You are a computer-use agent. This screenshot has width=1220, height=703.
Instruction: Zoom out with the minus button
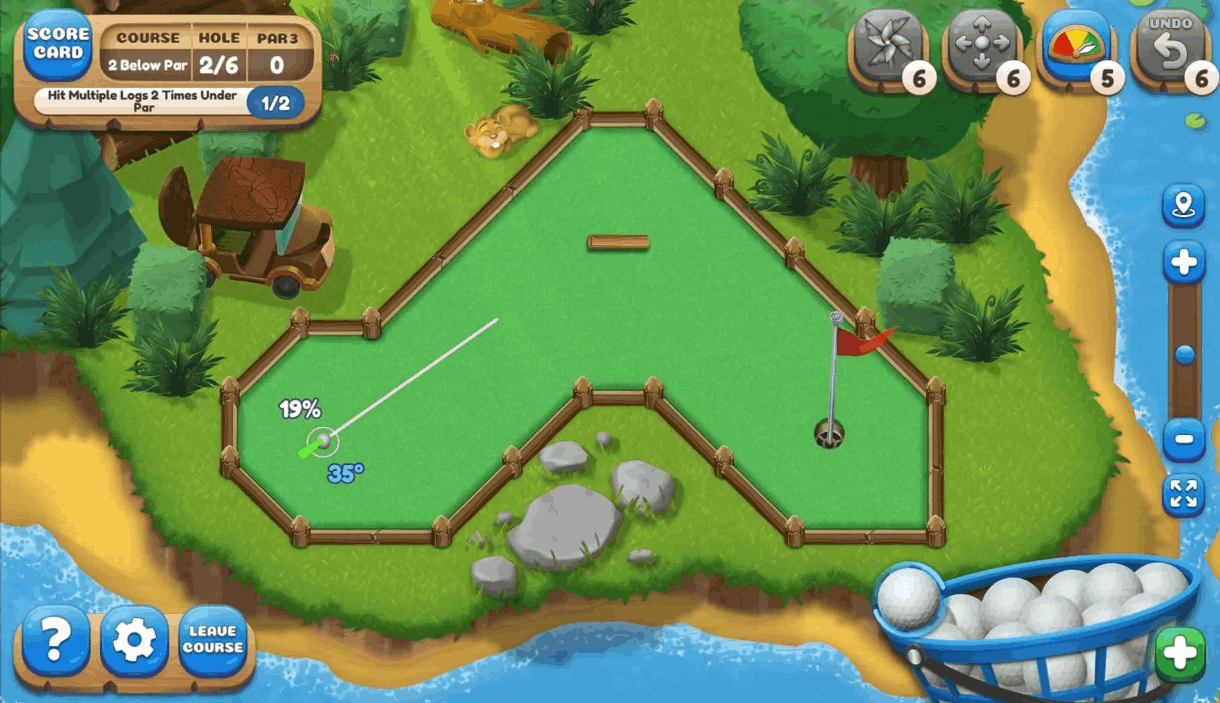pos(1183,439)
